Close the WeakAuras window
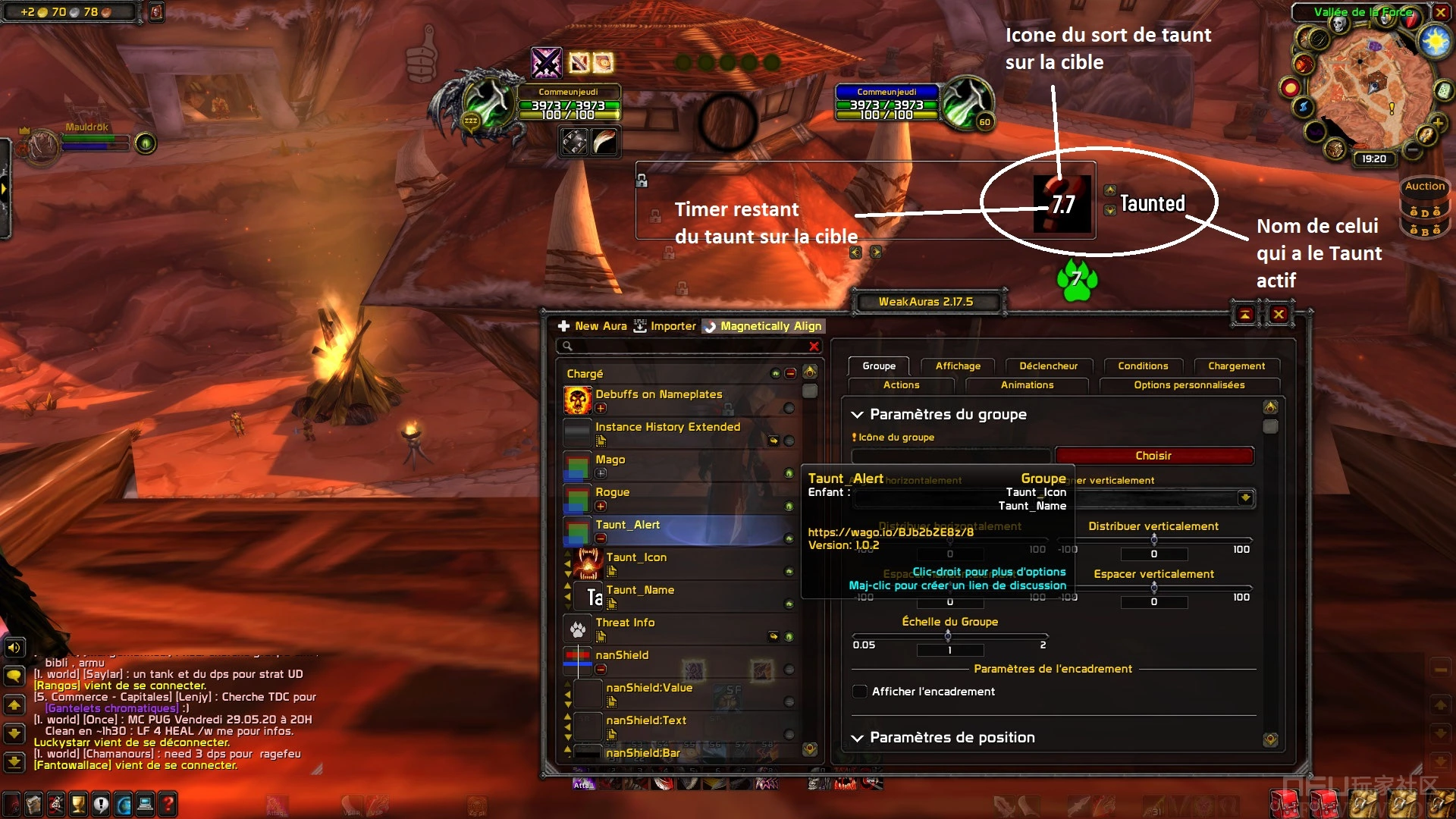The height and width of the screenshot is (819, 1456). click(1279, 314)
